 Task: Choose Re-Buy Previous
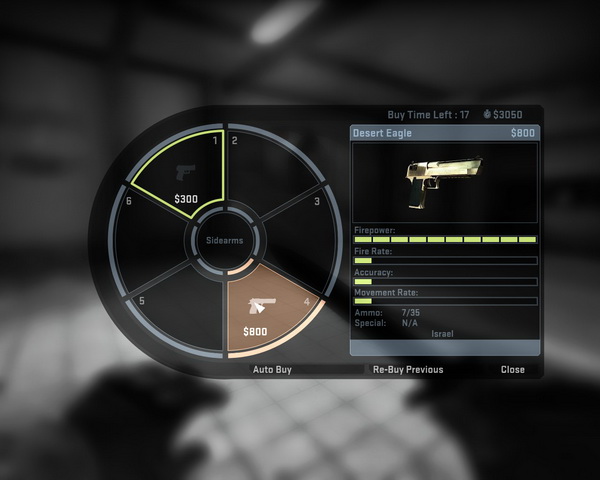tap(407, 369)
